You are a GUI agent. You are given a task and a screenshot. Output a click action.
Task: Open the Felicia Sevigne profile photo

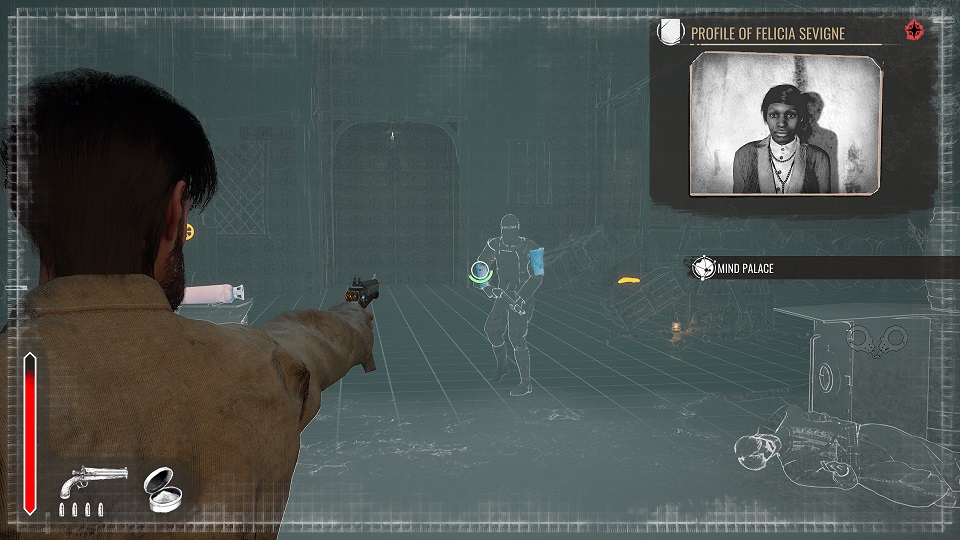tap(785, 124)
